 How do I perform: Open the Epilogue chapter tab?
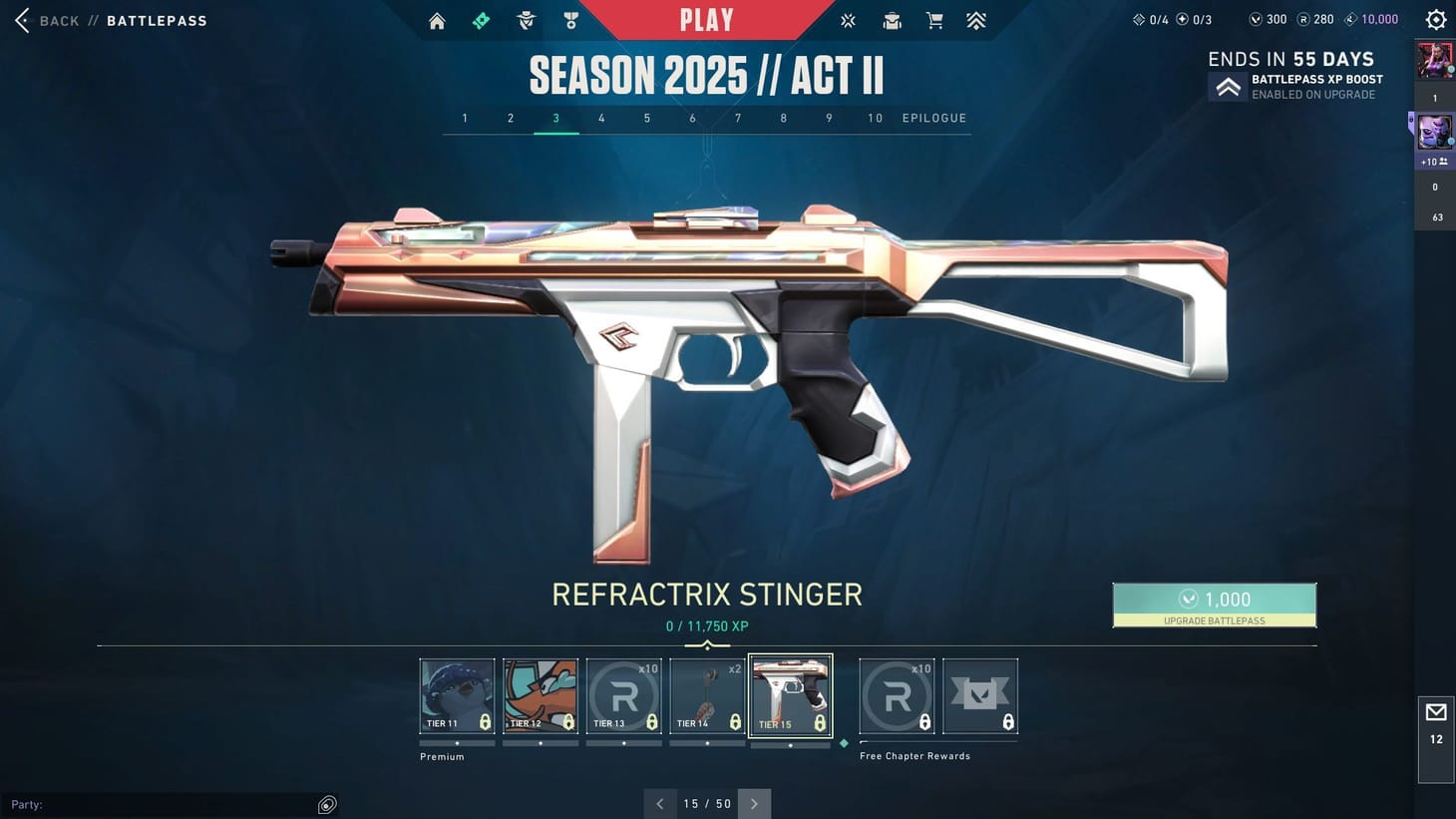click(933, 118)
